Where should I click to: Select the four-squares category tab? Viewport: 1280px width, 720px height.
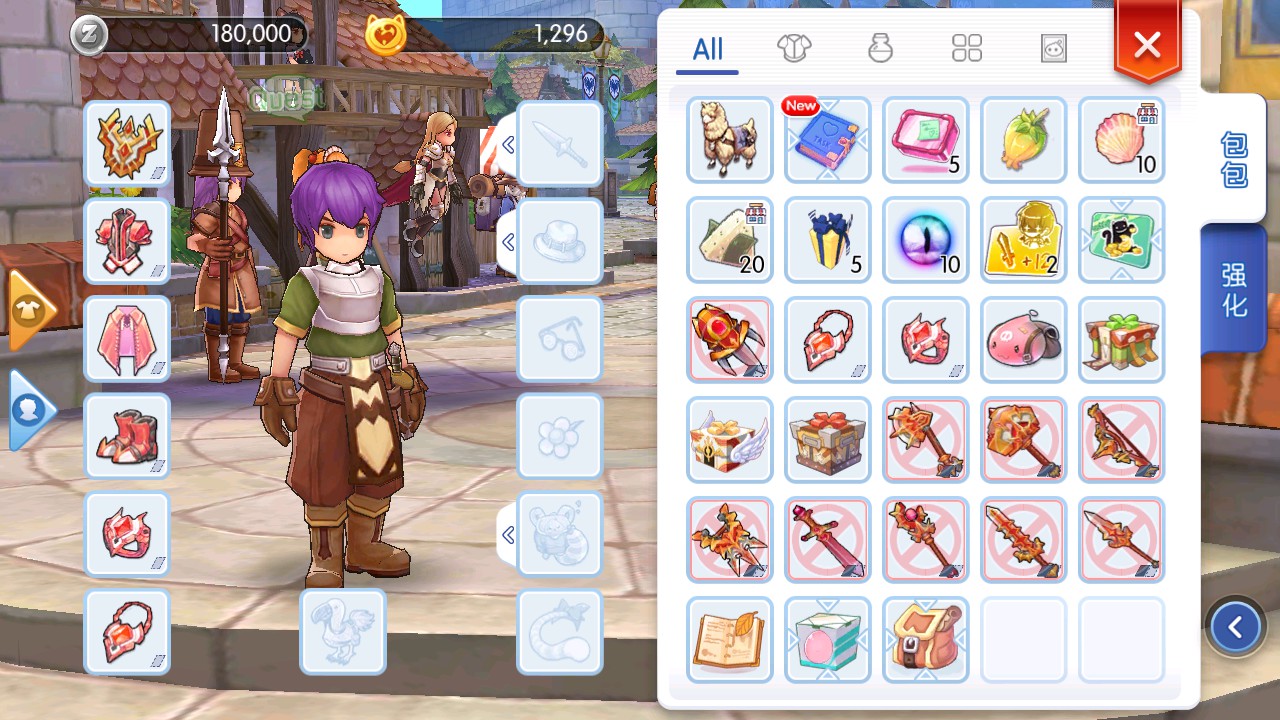pyautogui.click(x=967, y=48)
